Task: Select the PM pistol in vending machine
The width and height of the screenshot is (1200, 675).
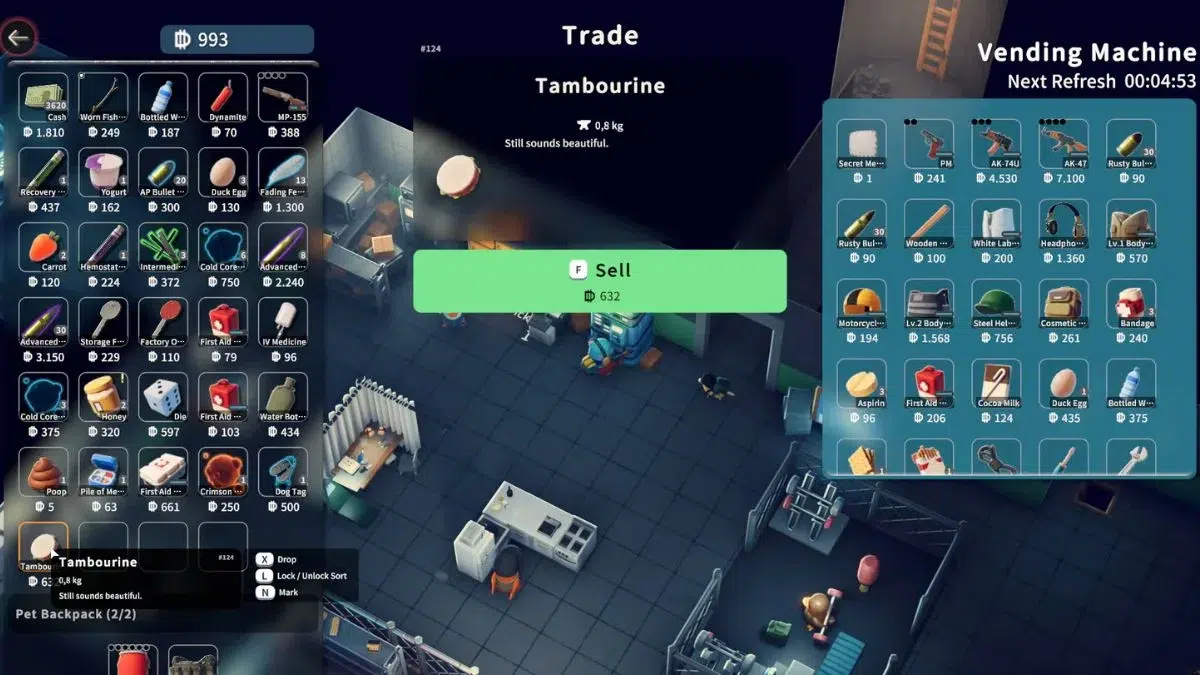Action: point(929,144)
